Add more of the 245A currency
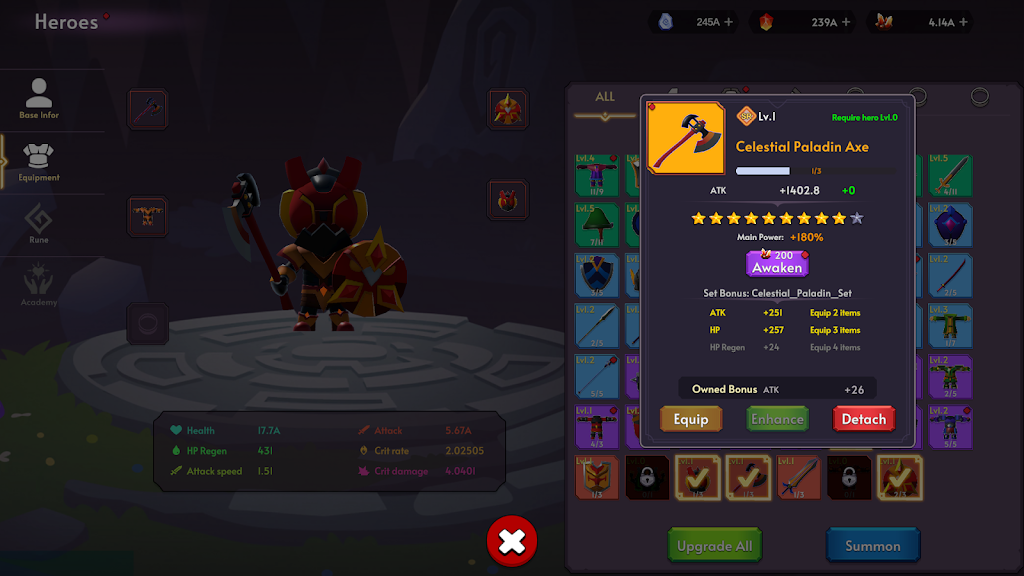Viewport: 1024px width, 576px height. (x=728, y=21)
